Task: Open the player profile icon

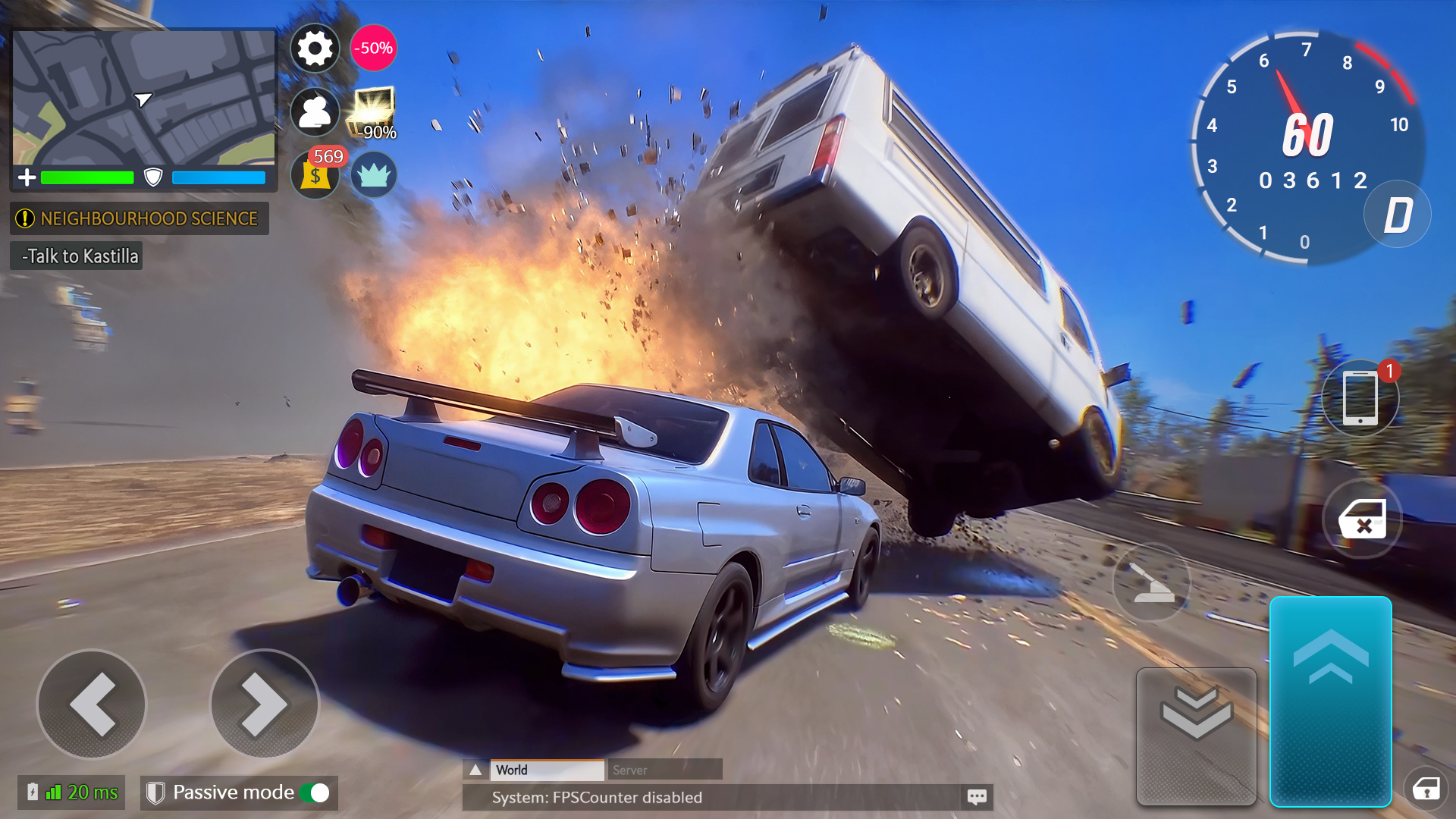Action: (315, 113)
